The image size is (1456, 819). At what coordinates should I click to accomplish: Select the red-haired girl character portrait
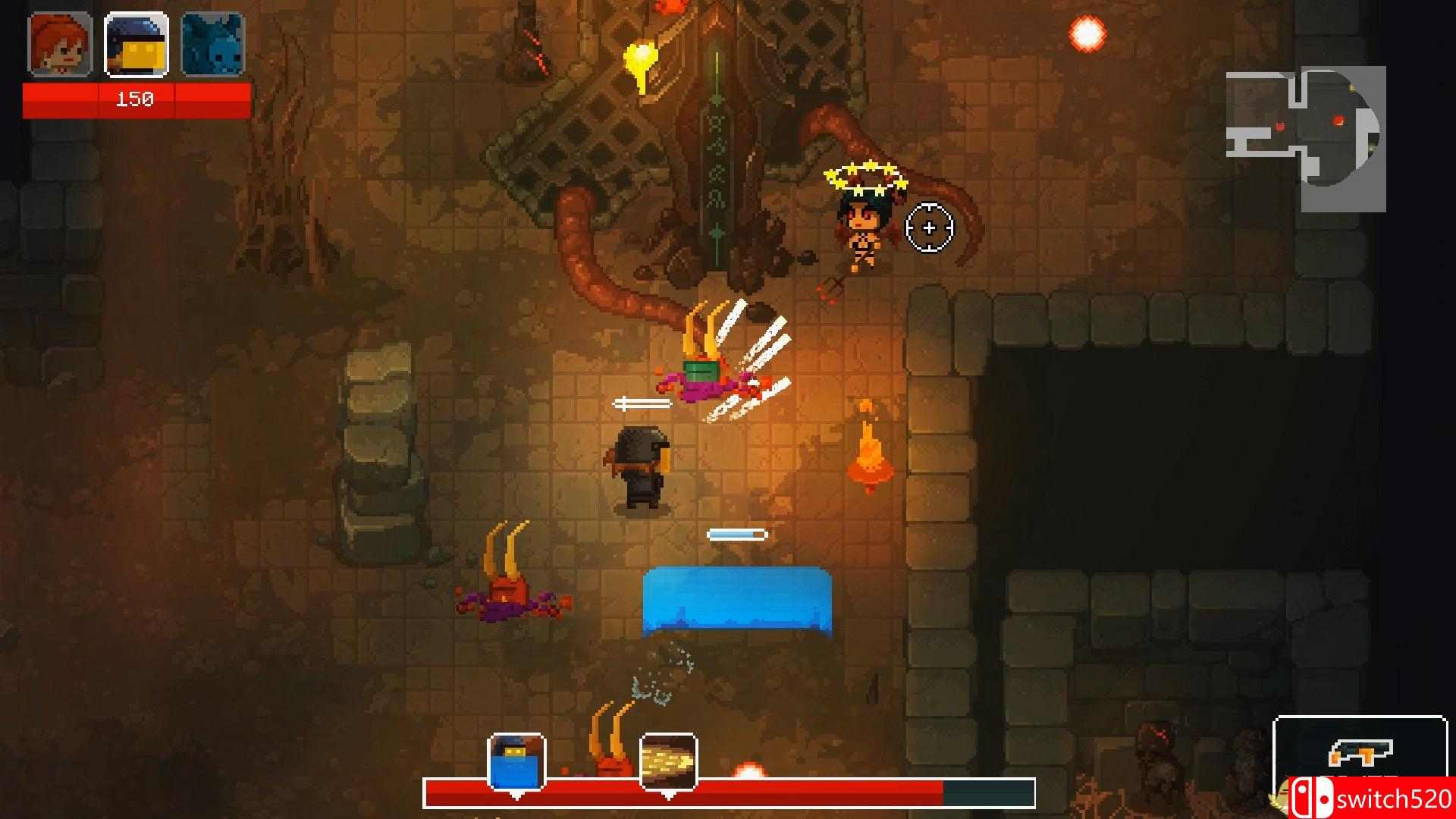[60, 45]
